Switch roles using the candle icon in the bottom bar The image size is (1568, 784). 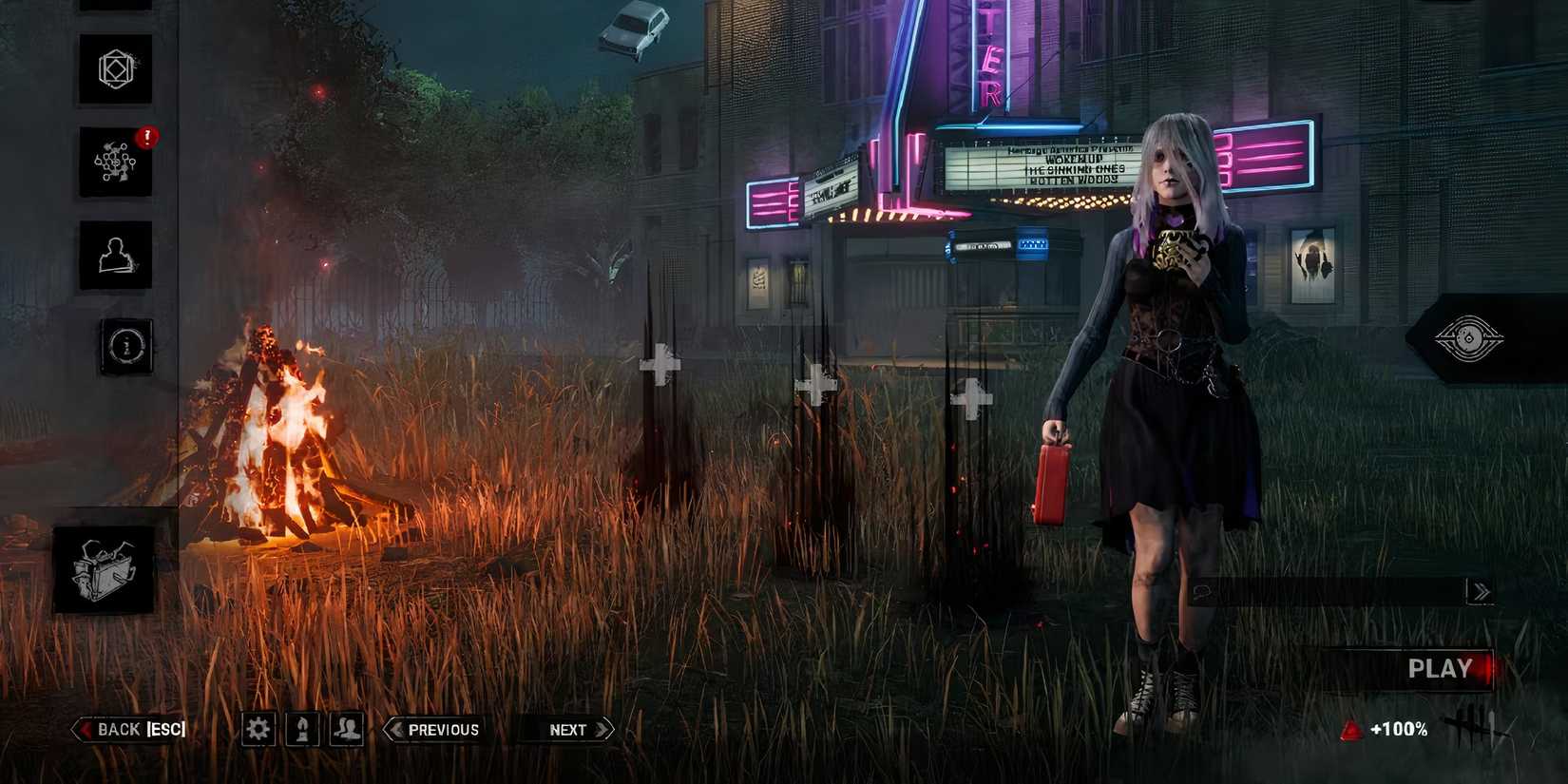(x=302, y=730)
